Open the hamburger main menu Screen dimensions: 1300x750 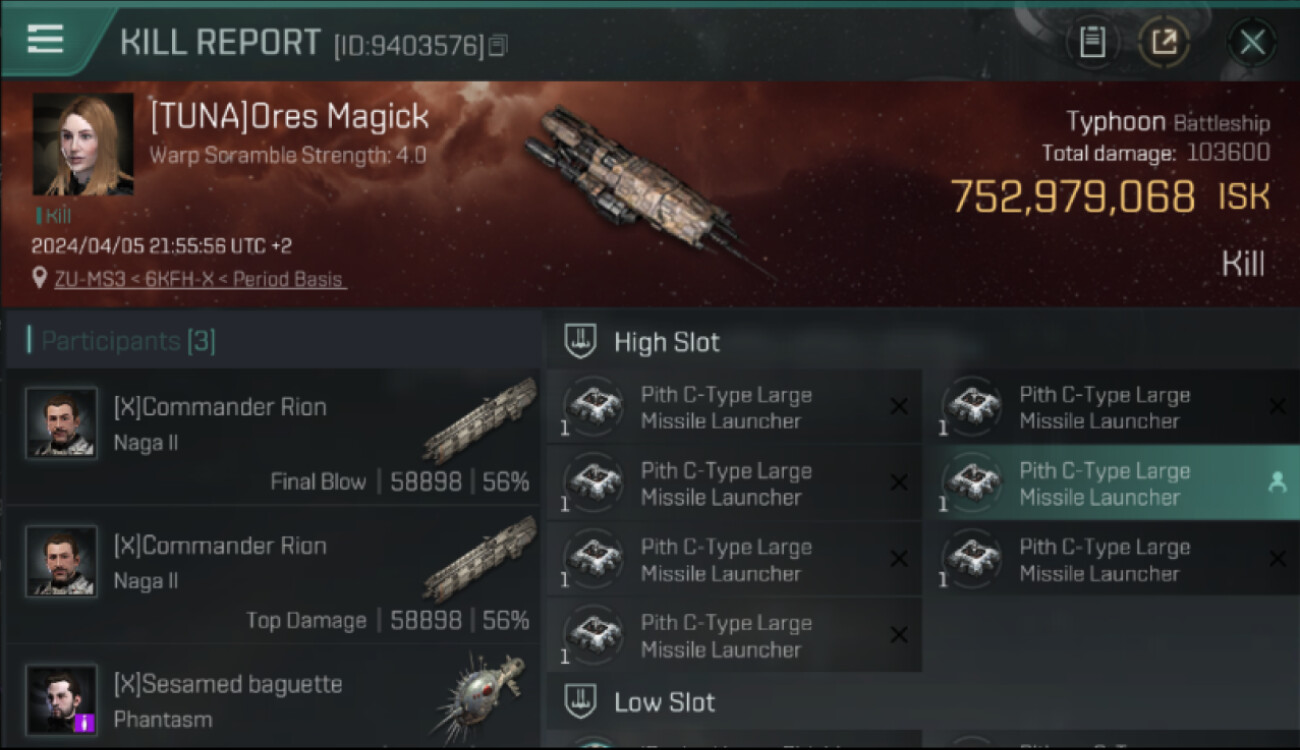pyautogui.click(x=45, y=40)
